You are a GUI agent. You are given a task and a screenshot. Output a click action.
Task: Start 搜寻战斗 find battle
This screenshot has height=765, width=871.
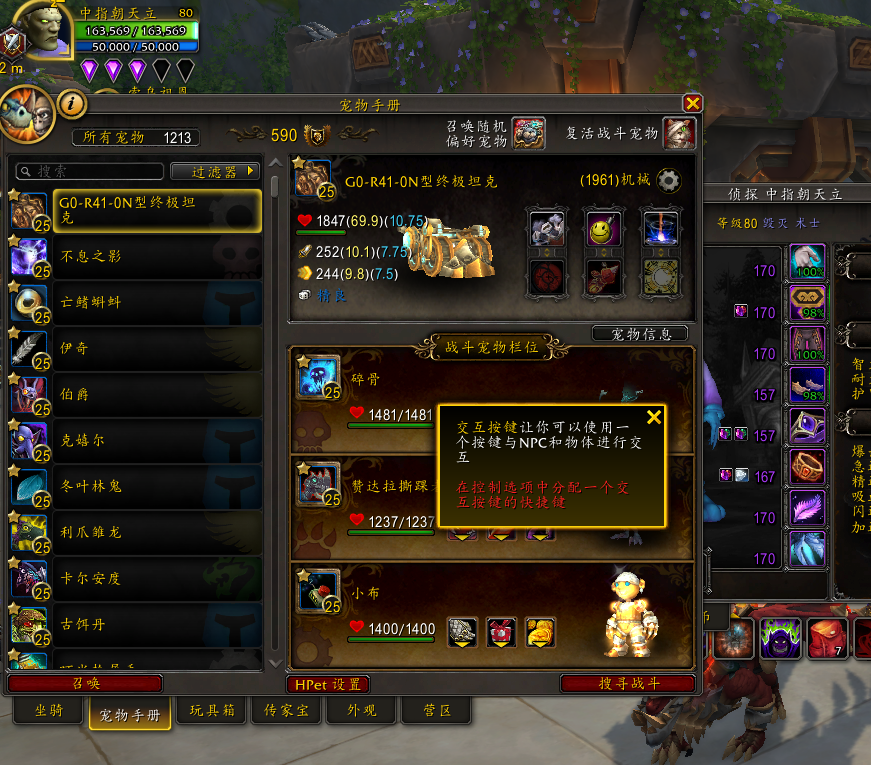pyautogui.click(x=628, y=684)
